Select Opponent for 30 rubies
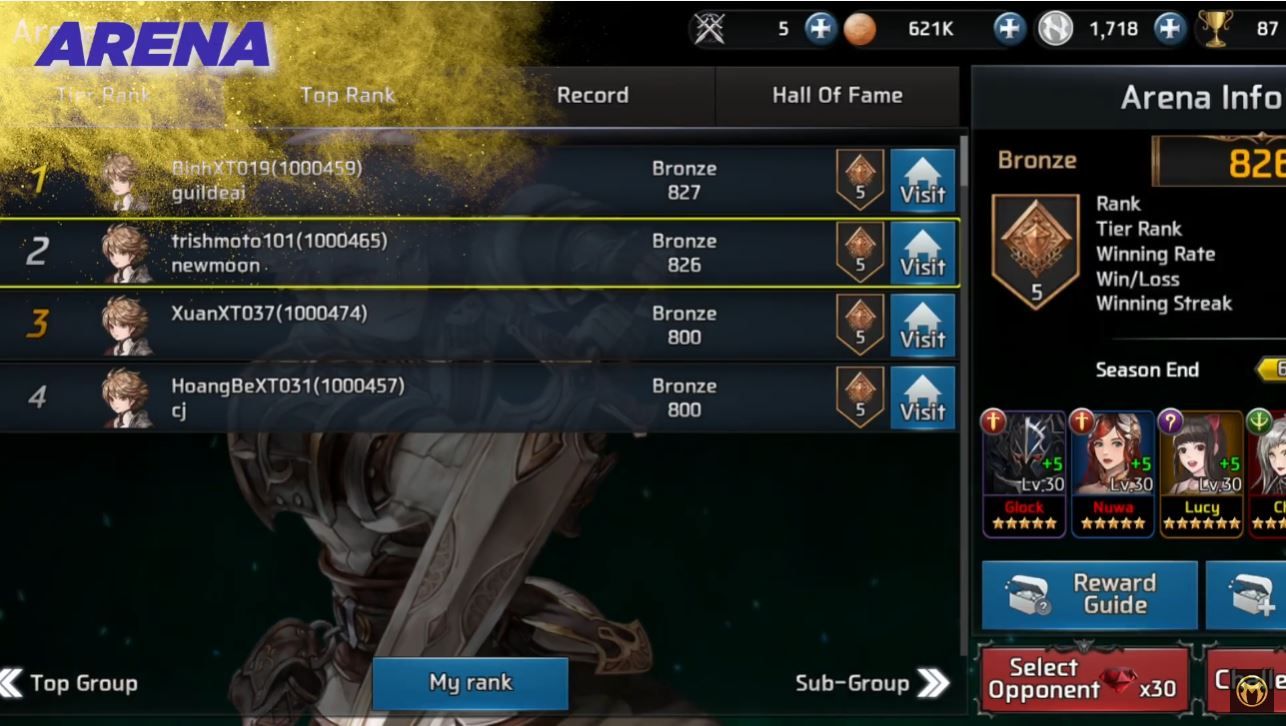Viewport: 1286px width, 726px height. pyautogui.click(x=1084, y=679)
